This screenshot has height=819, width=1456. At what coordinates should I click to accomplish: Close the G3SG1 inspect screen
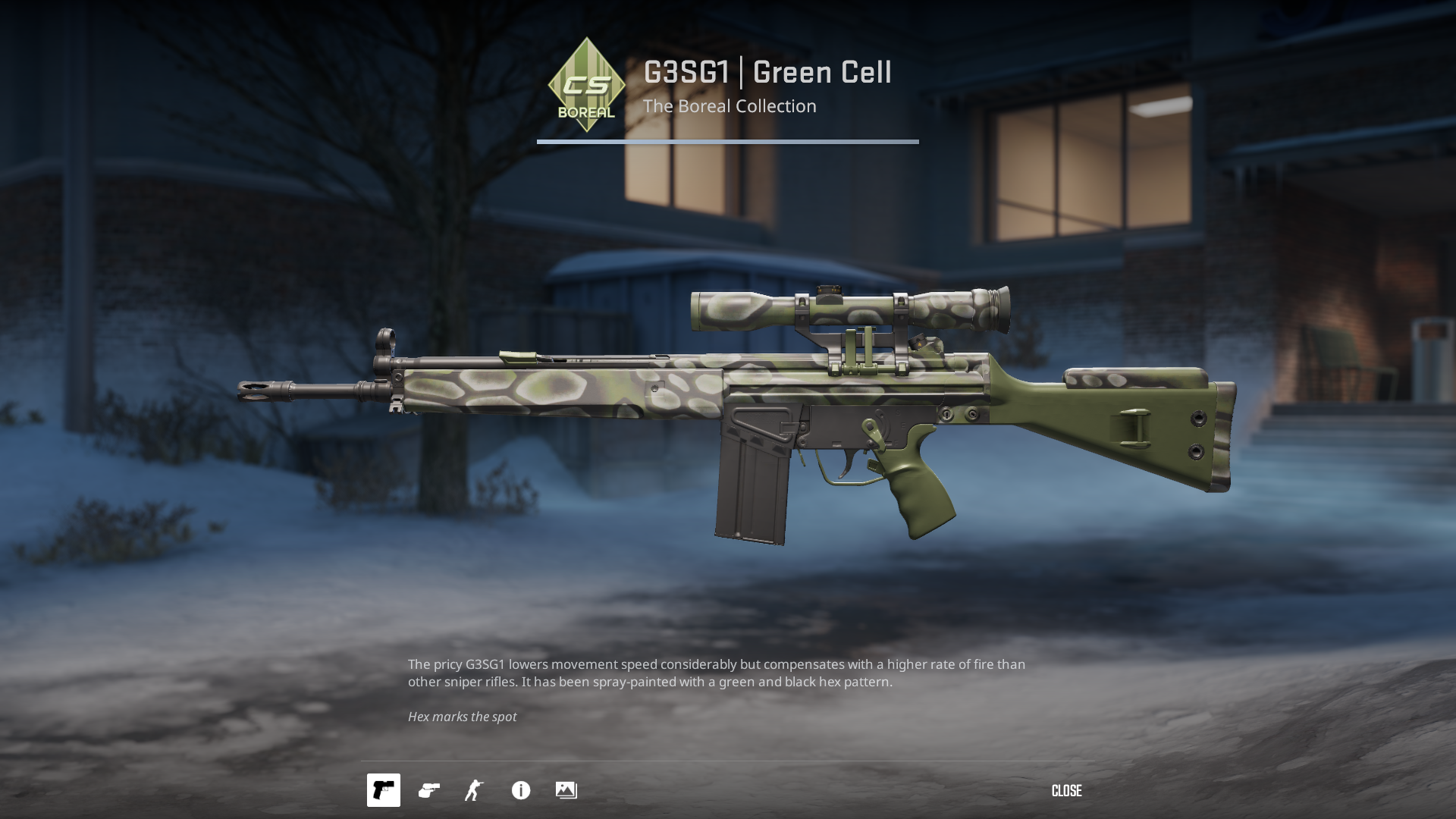click(x=1066, y=791)
